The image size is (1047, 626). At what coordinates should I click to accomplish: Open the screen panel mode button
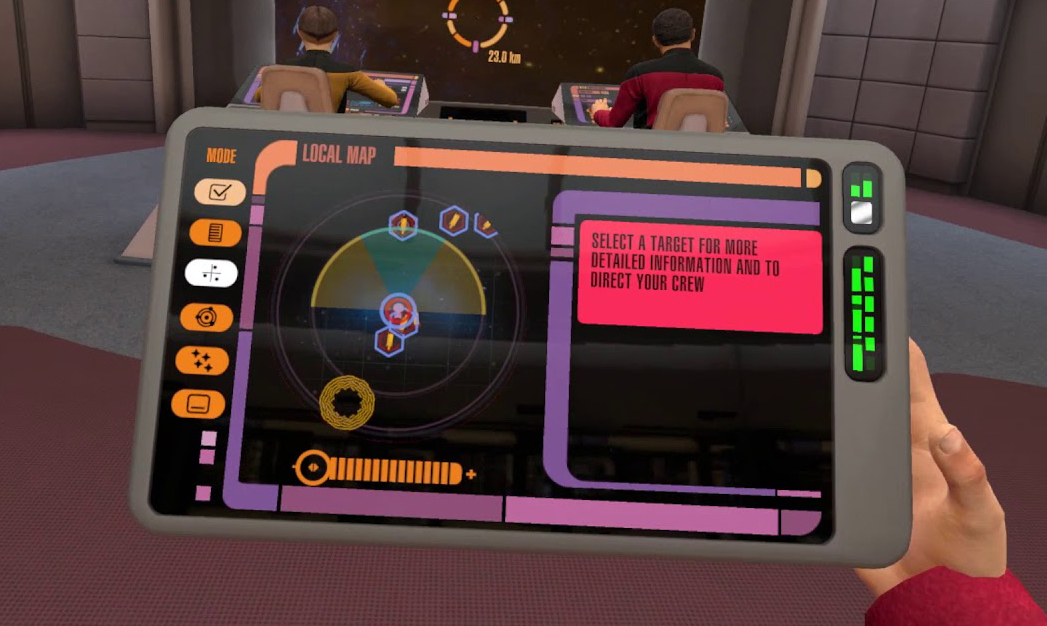click(x=198, y=404)
